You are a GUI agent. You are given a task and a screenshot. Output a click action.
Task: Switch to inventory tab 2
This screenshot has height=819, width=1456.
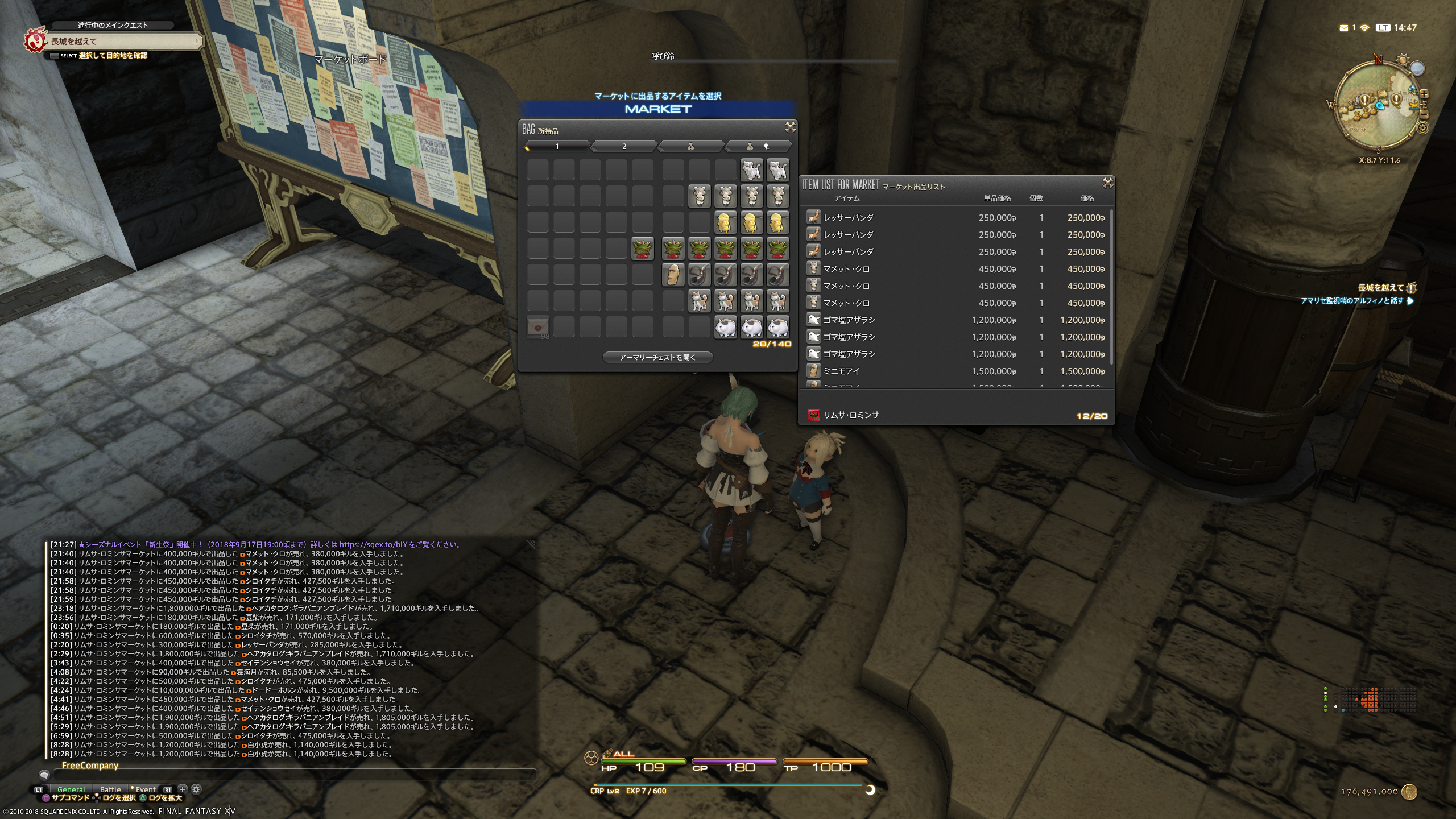[624, 147]
